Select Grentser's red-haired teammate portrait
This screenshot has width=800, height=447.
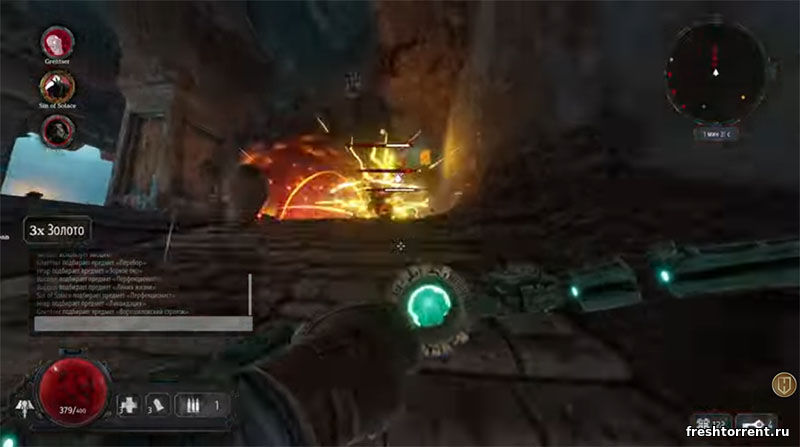58,41
